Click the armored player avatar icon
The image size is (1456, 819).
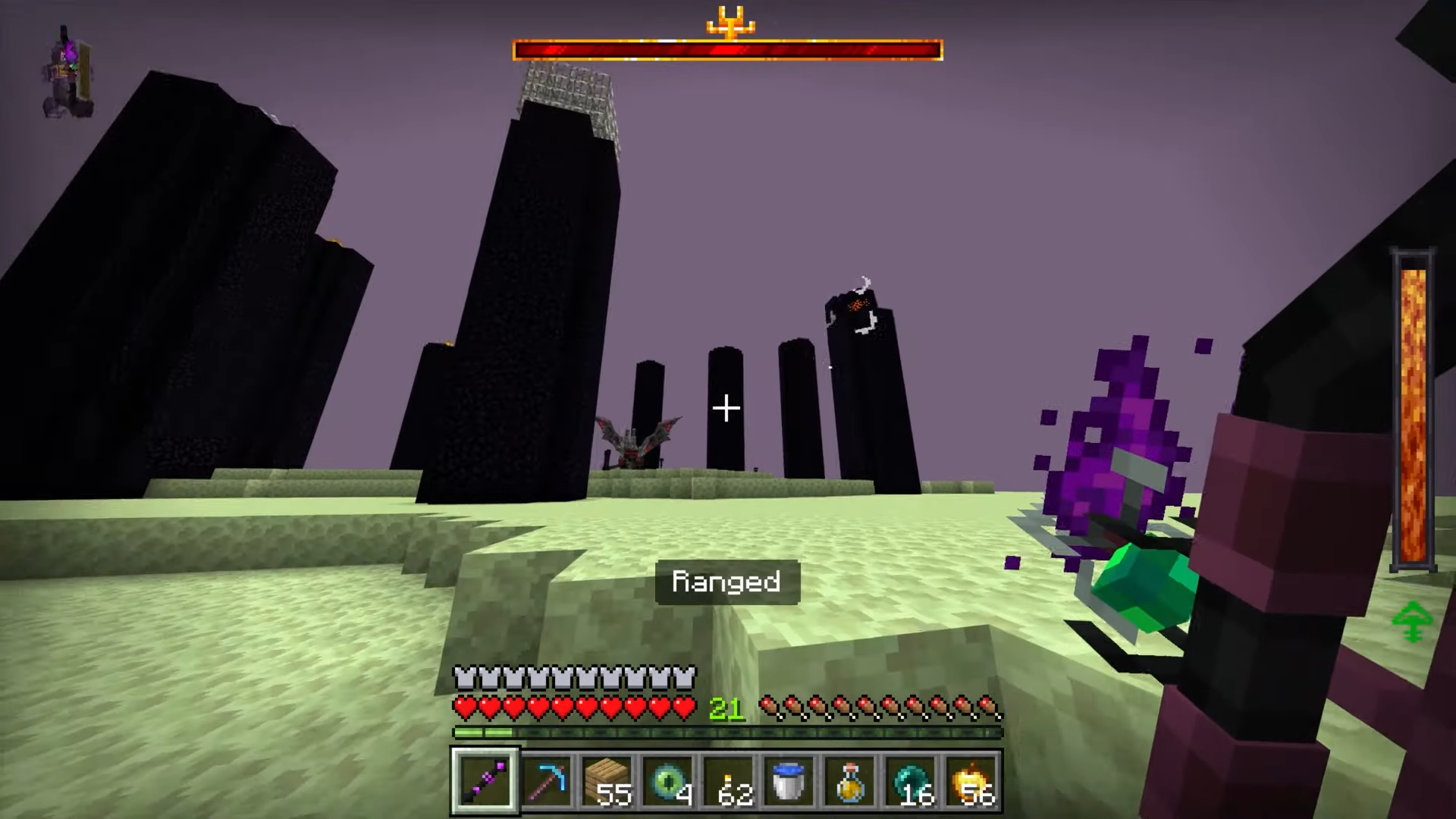68,74
